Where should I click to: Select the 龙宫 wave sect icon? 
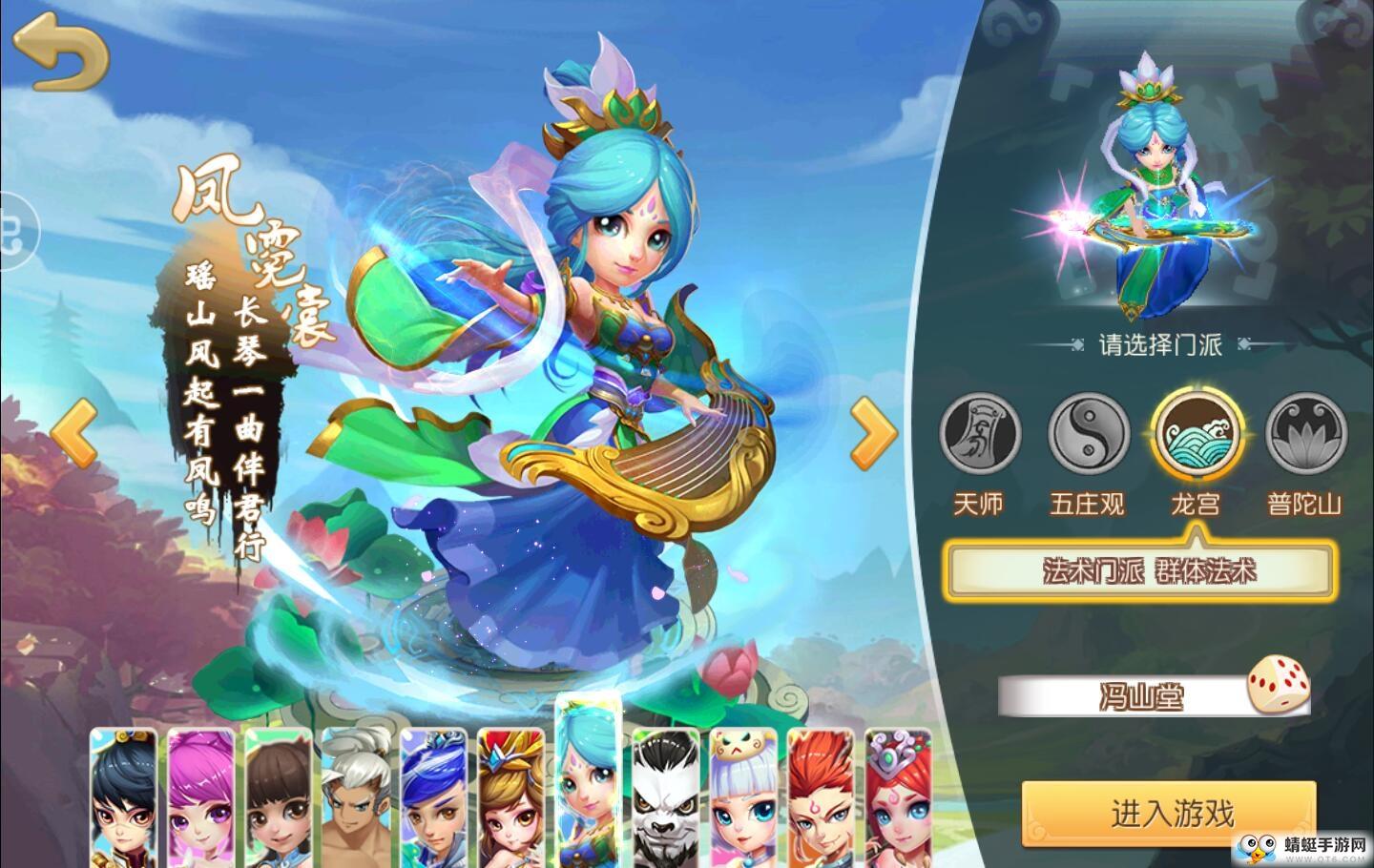1197,434
